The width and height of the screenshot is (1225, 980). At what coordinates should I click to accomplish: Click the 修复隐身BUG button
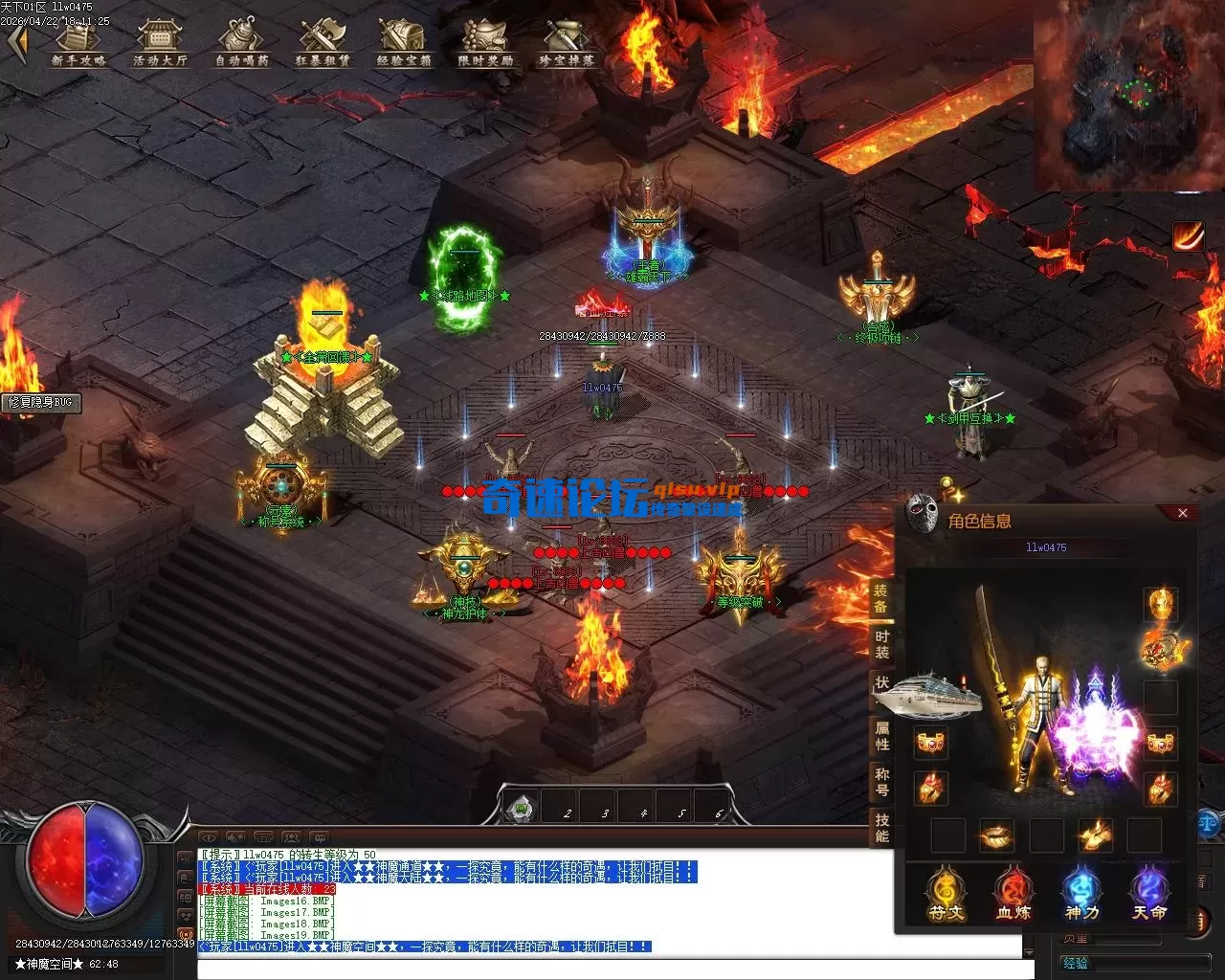[x=40, y=402]
